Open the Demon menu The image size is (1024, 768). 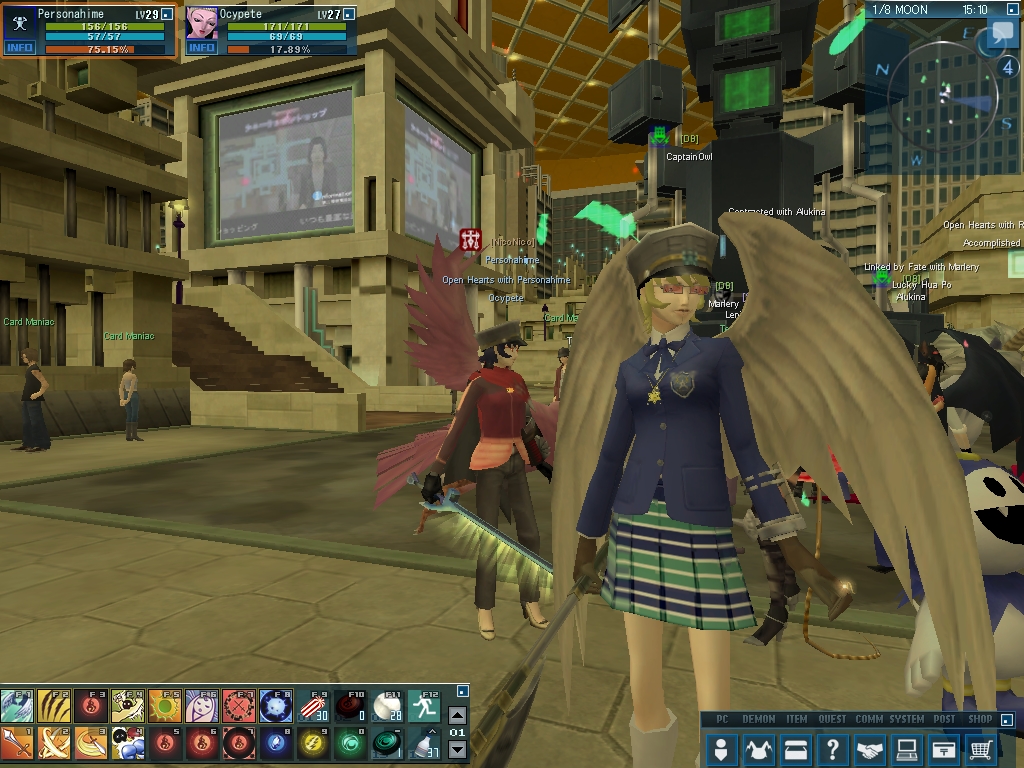click(x=759, y=748)
